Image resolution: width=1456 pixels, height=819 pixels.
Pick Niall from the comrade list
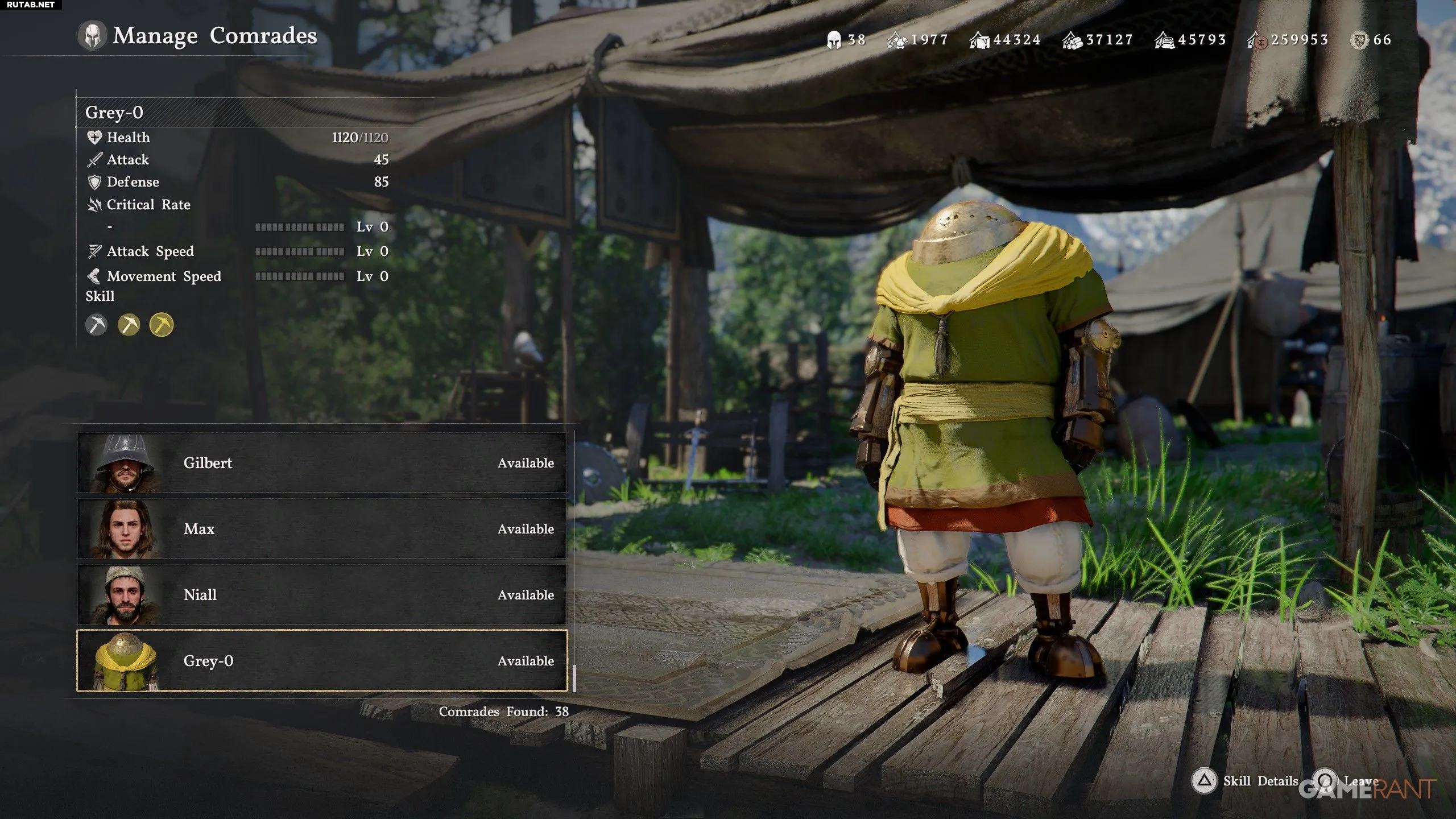pyautogui.click(x=322, y=595)
